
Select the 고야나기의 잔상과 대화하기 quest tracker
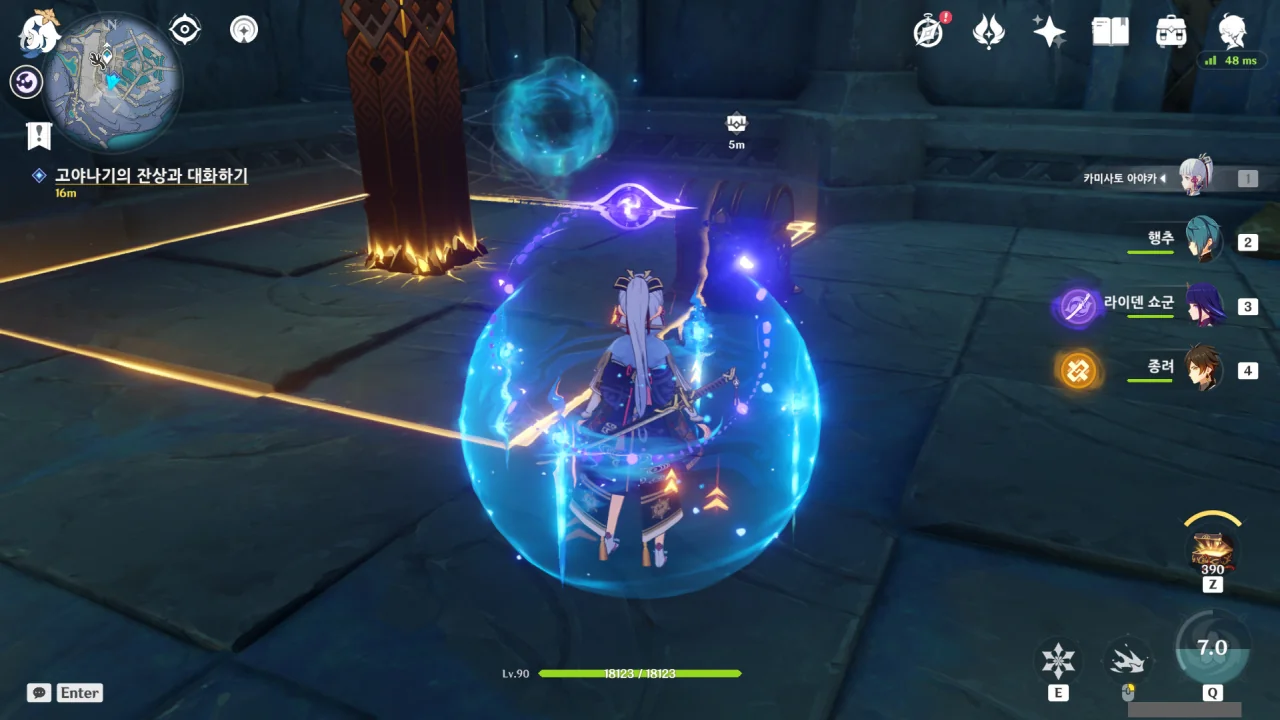pos(150,176)
